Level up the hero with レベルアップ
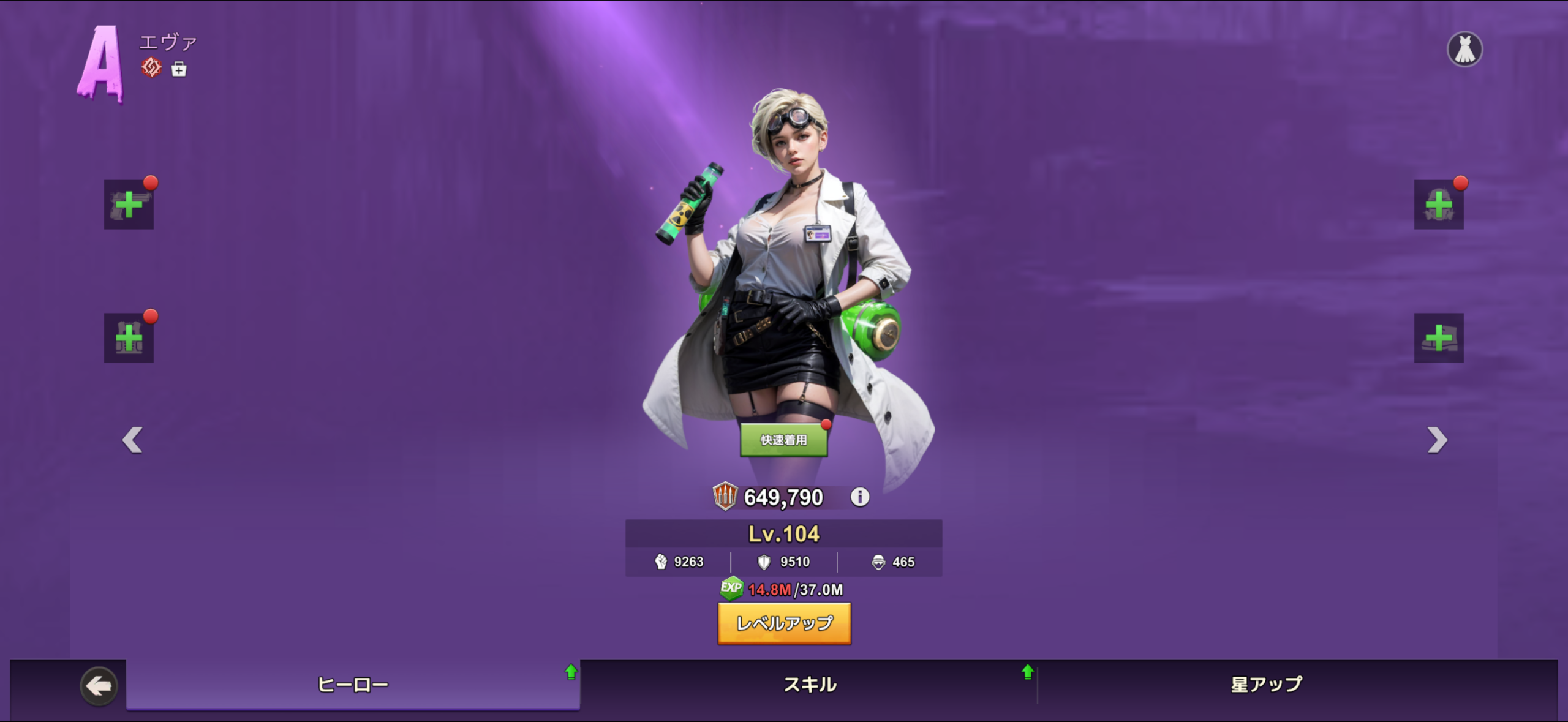Viewport: 1568px width, 722px height. (784, 623)
